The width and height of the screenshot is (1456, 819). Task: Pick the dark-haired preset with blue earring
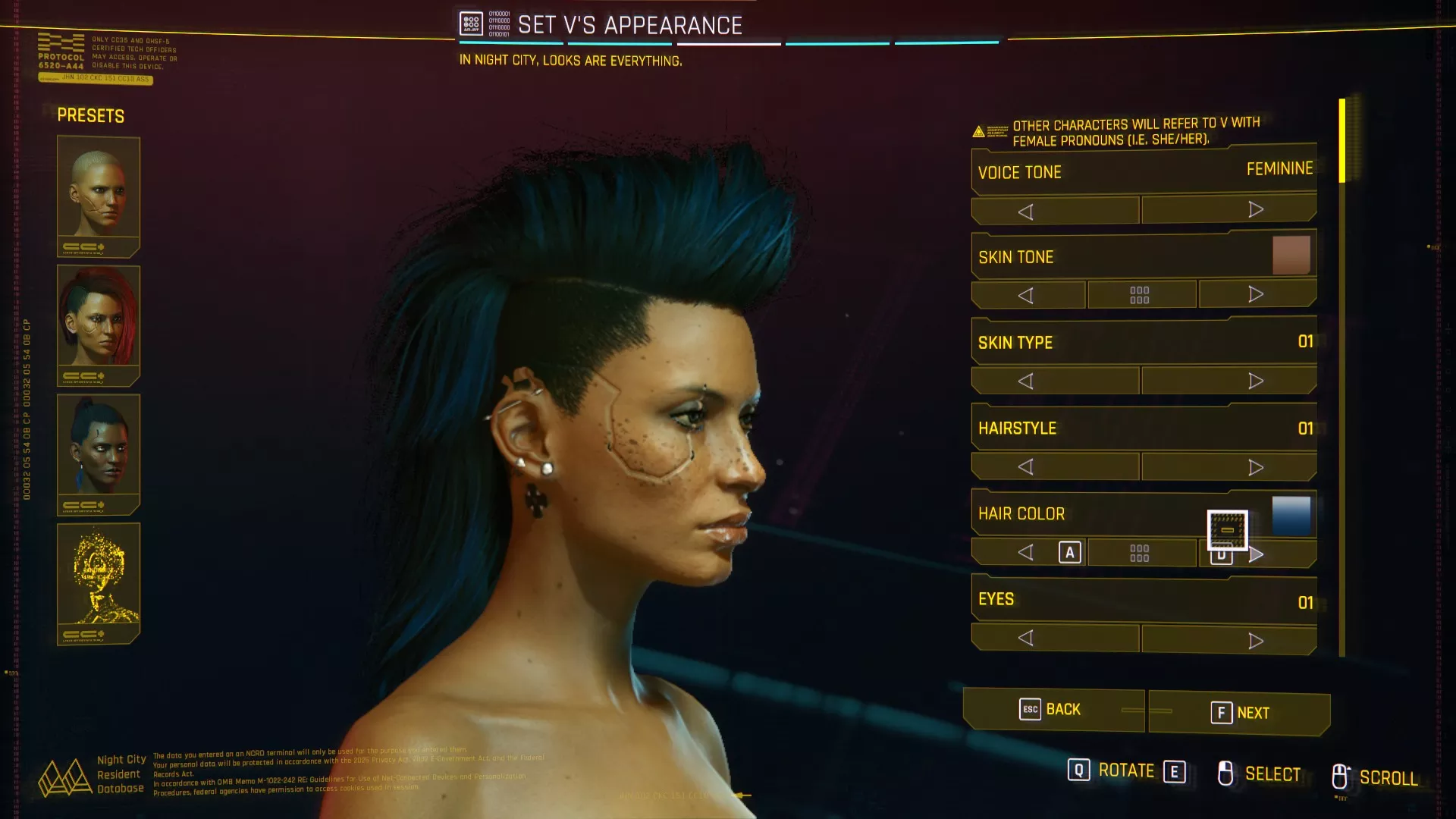[99, 453]
